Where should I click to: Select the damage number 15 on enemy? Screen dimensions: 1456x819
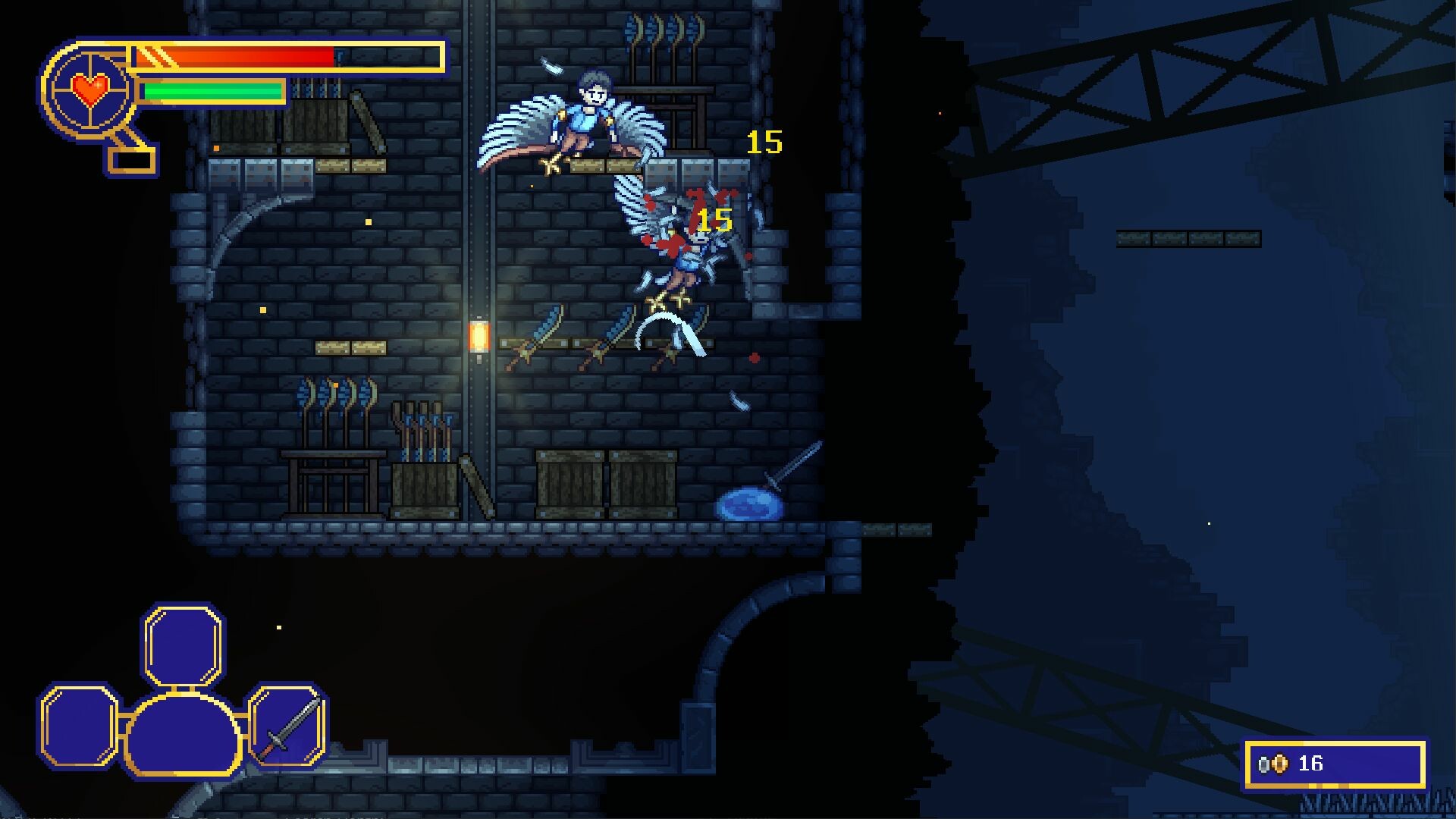[714, 221]
